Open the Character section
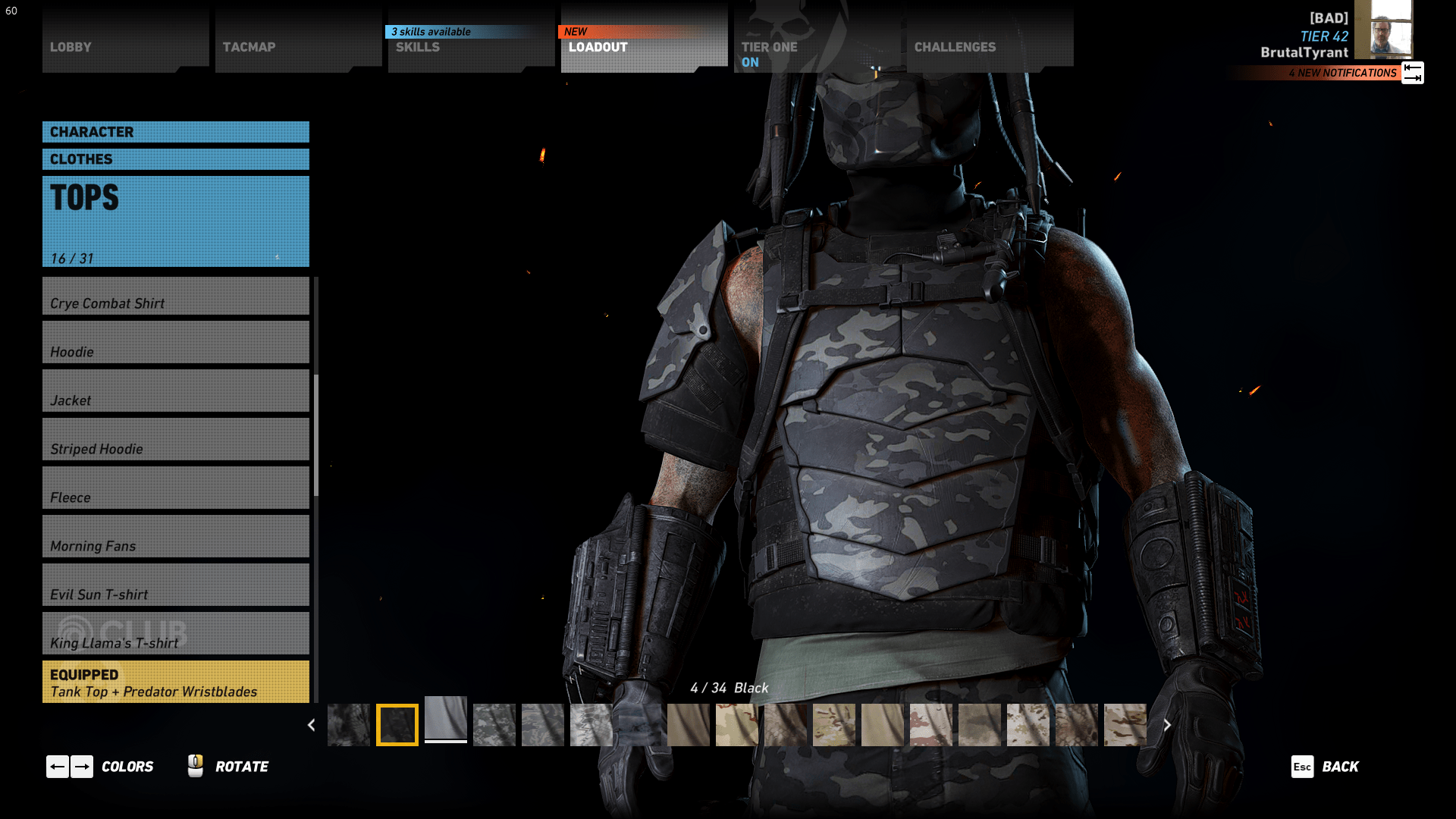The width and height of the screenshot is (1456, 819). [x=175, y=131]
